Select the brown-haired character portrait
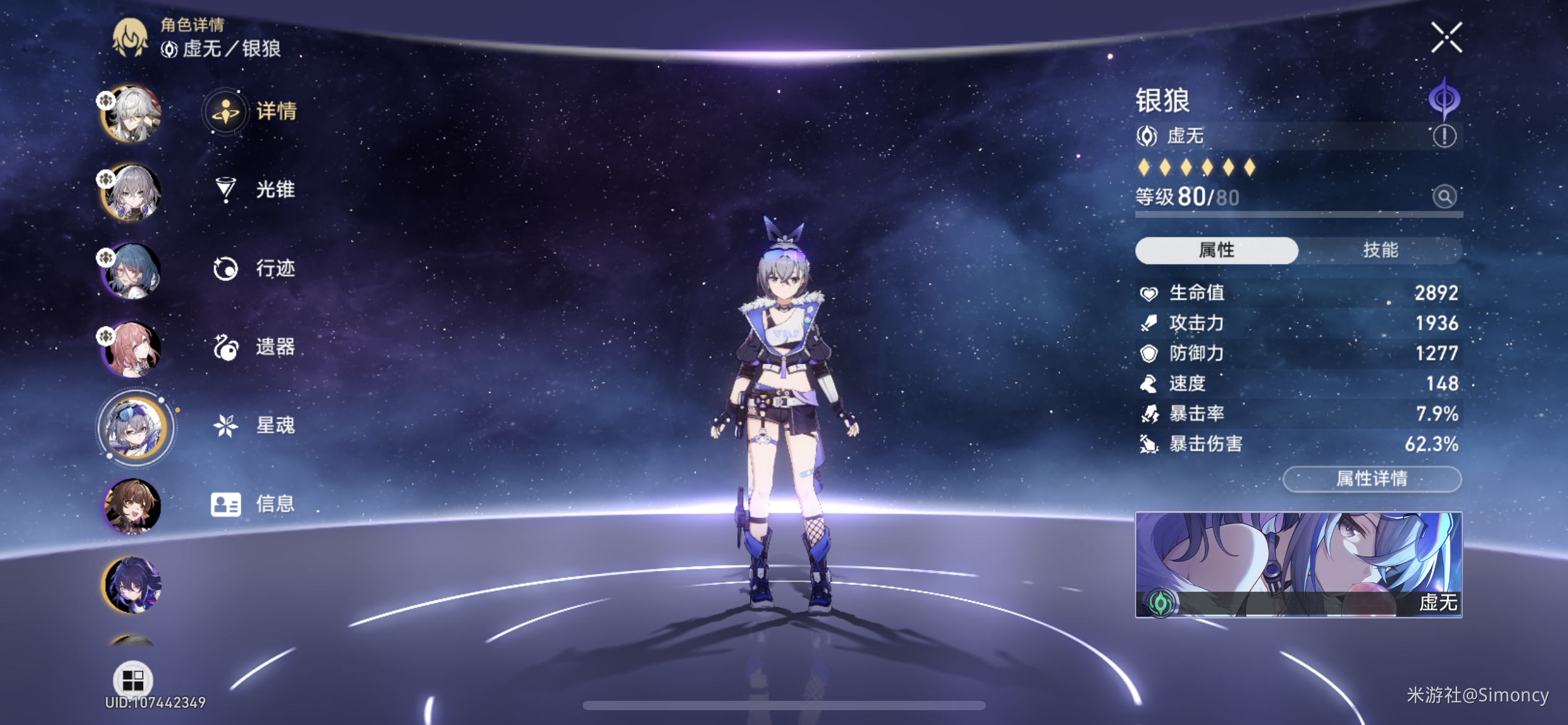 point(132,507)
